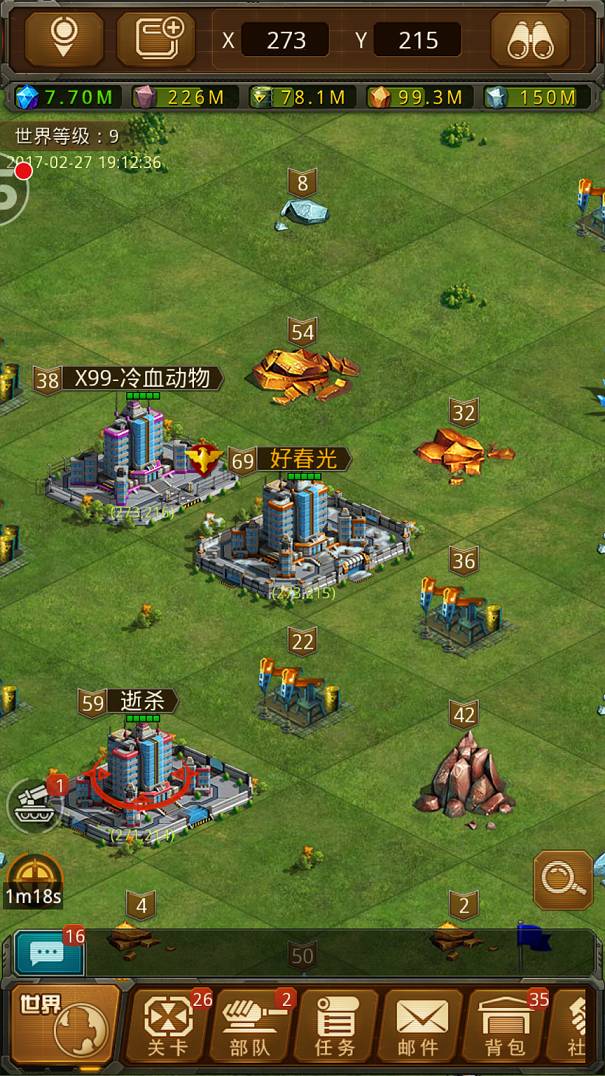
Task: Open the magnifying glass search button
Action: [563, 880]
